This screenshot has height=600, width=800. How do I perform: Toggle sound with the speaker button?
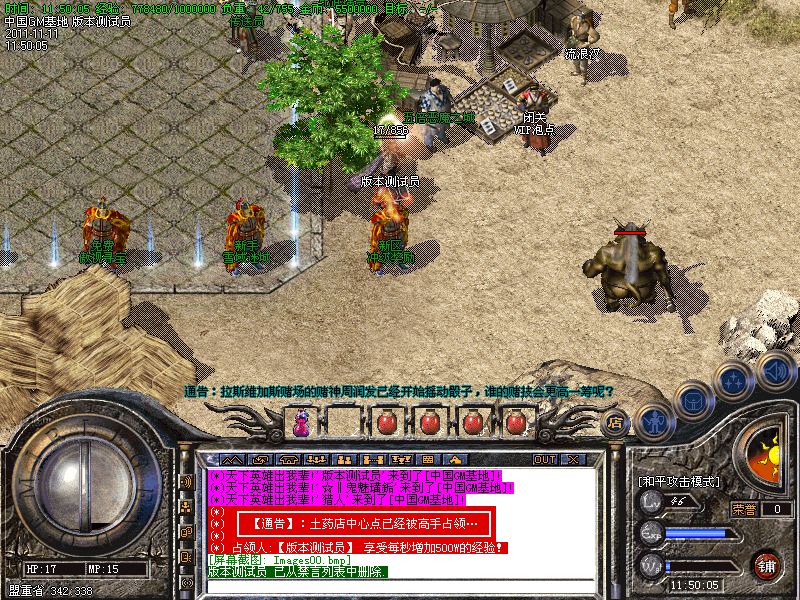(x=774, y=368)
